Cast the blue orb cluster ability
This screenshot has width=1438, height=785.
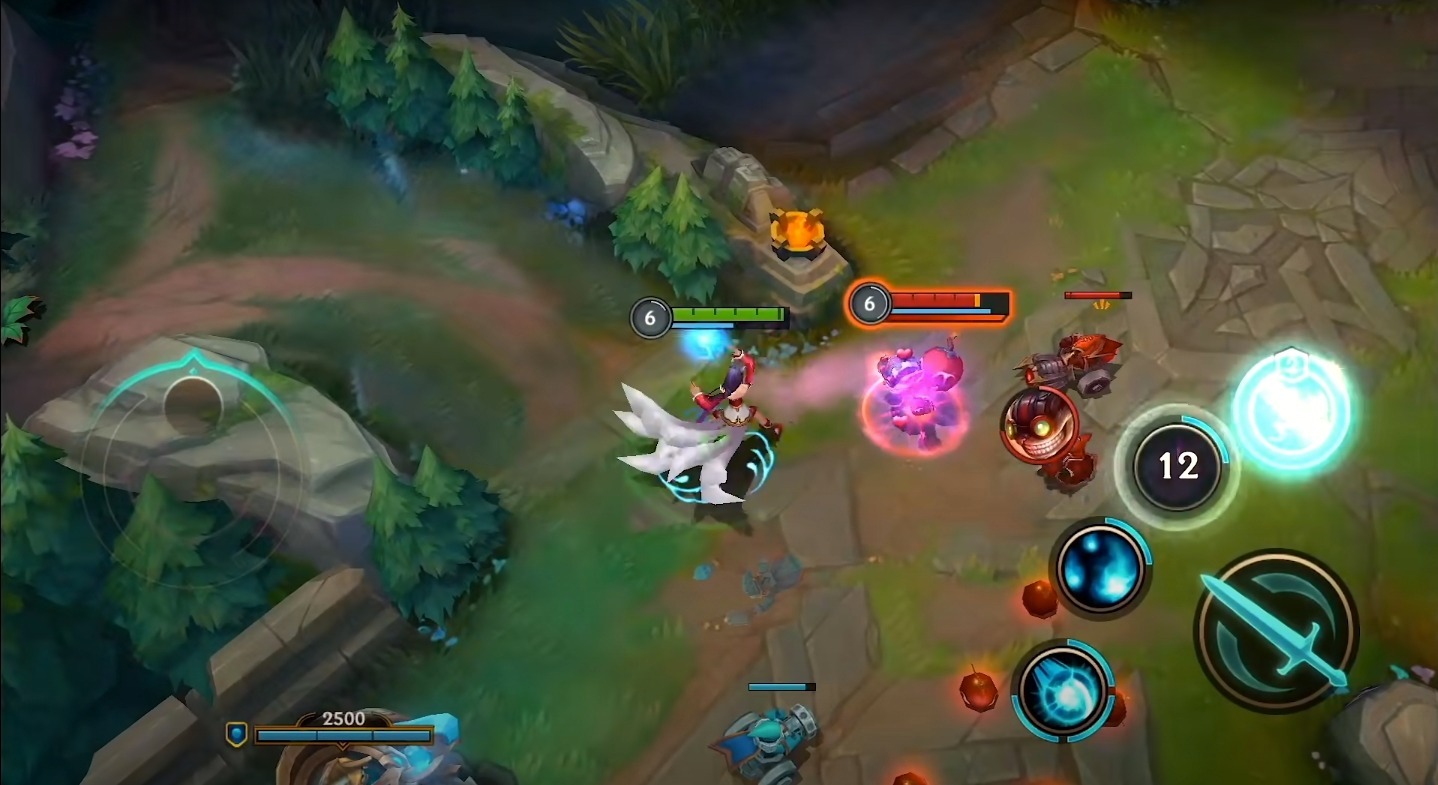point(1100,568)
